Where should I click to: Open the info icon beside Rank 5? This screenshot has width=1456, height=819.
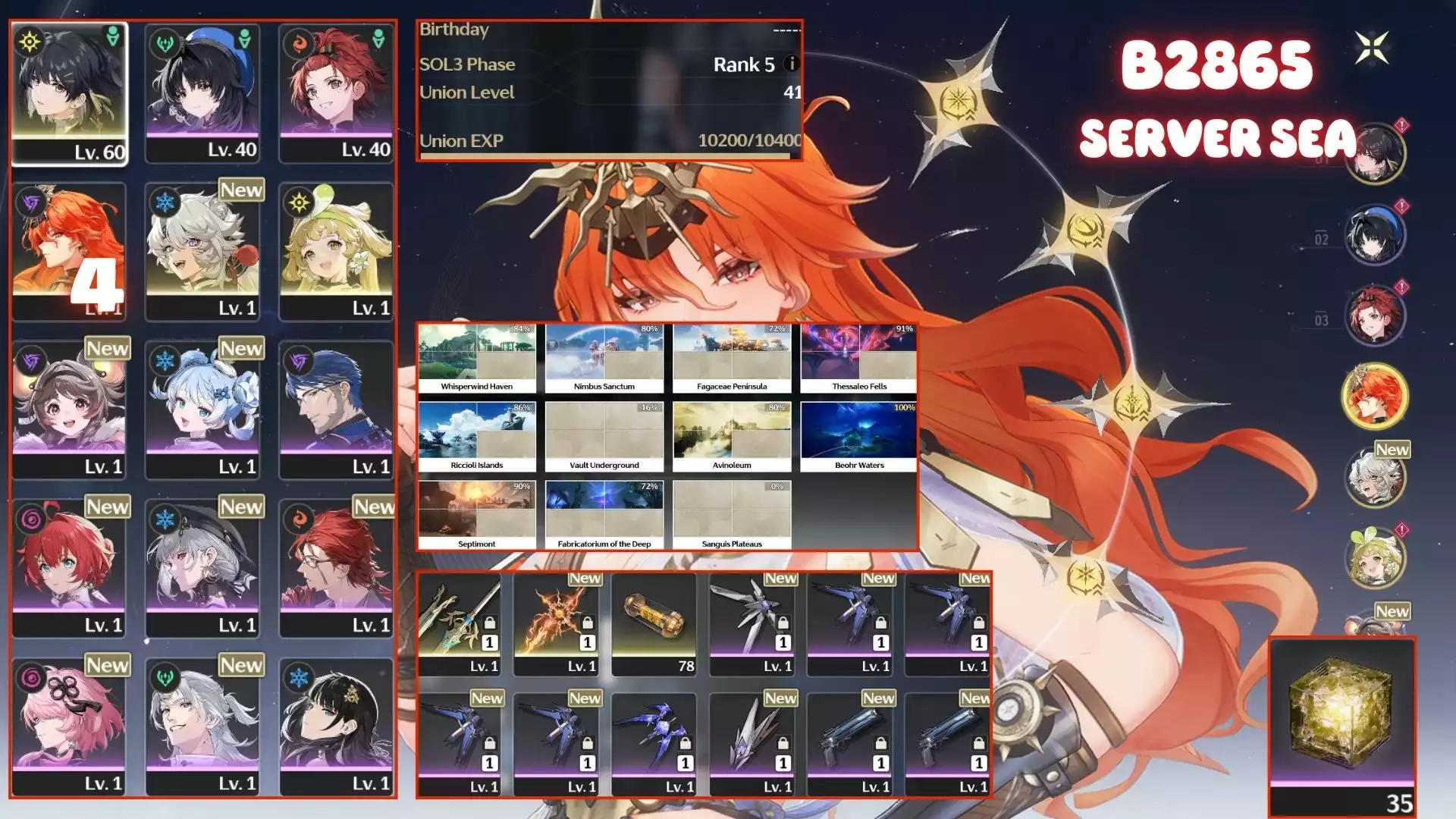[x=791, y=64]
